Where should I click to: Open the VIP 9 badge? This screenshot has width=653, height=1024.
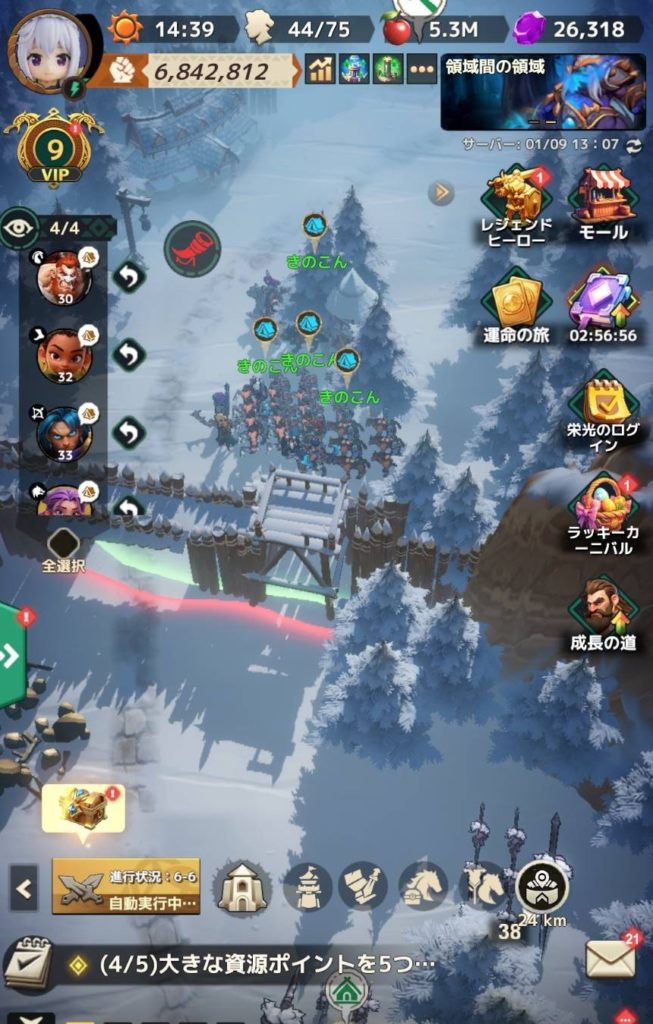click(x=52, y=152)
